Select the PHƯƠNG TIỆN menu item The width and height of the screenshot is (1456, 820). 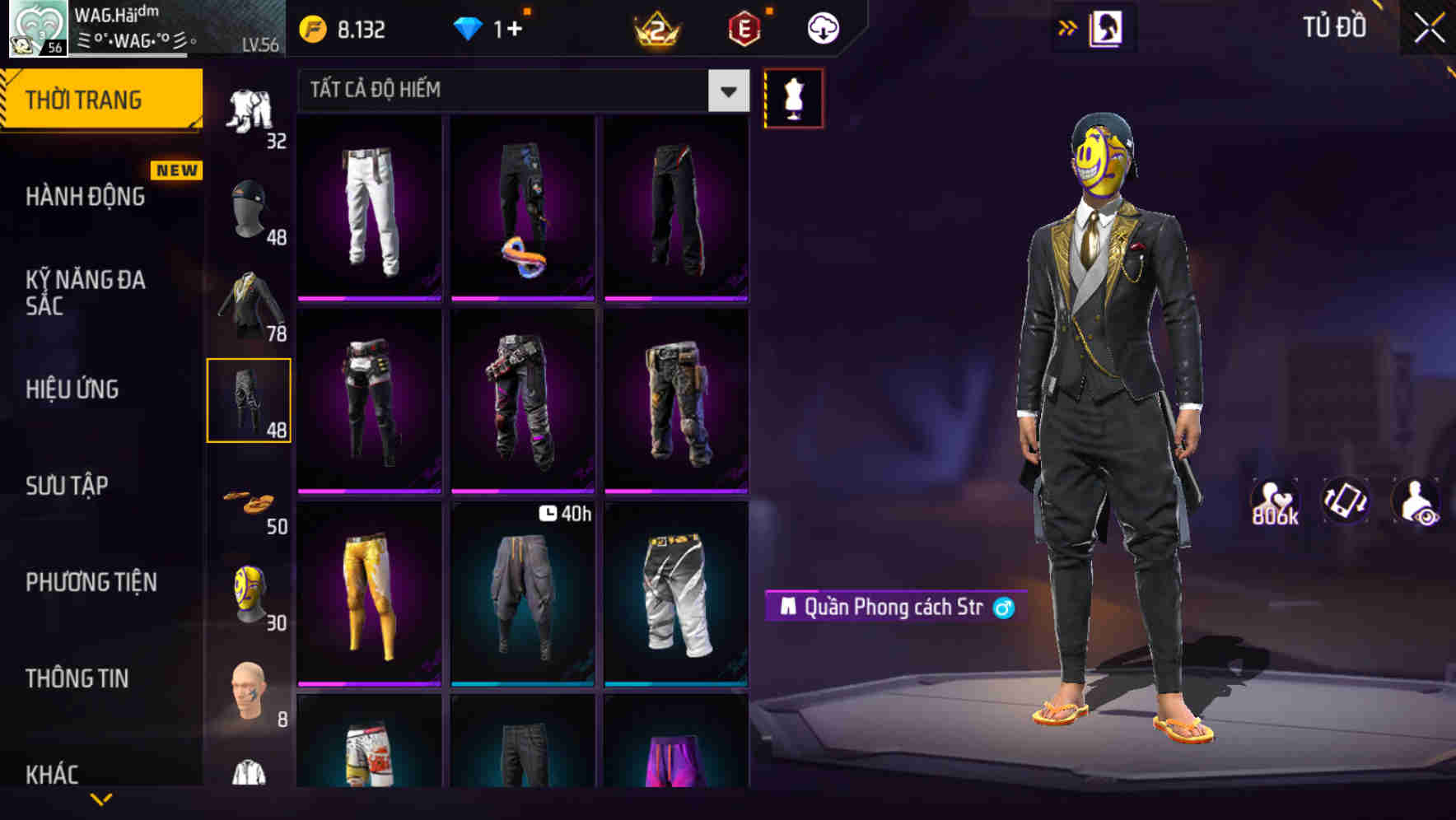(91, 581)
